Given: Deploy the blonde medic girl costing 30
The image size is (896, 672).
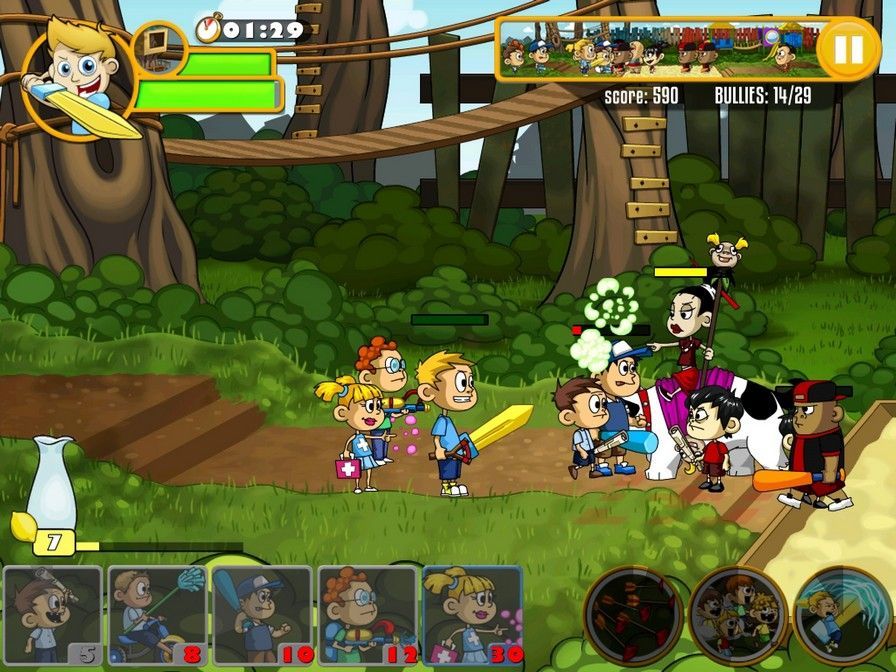Looking at the screenshot, I should pos(472,615).
